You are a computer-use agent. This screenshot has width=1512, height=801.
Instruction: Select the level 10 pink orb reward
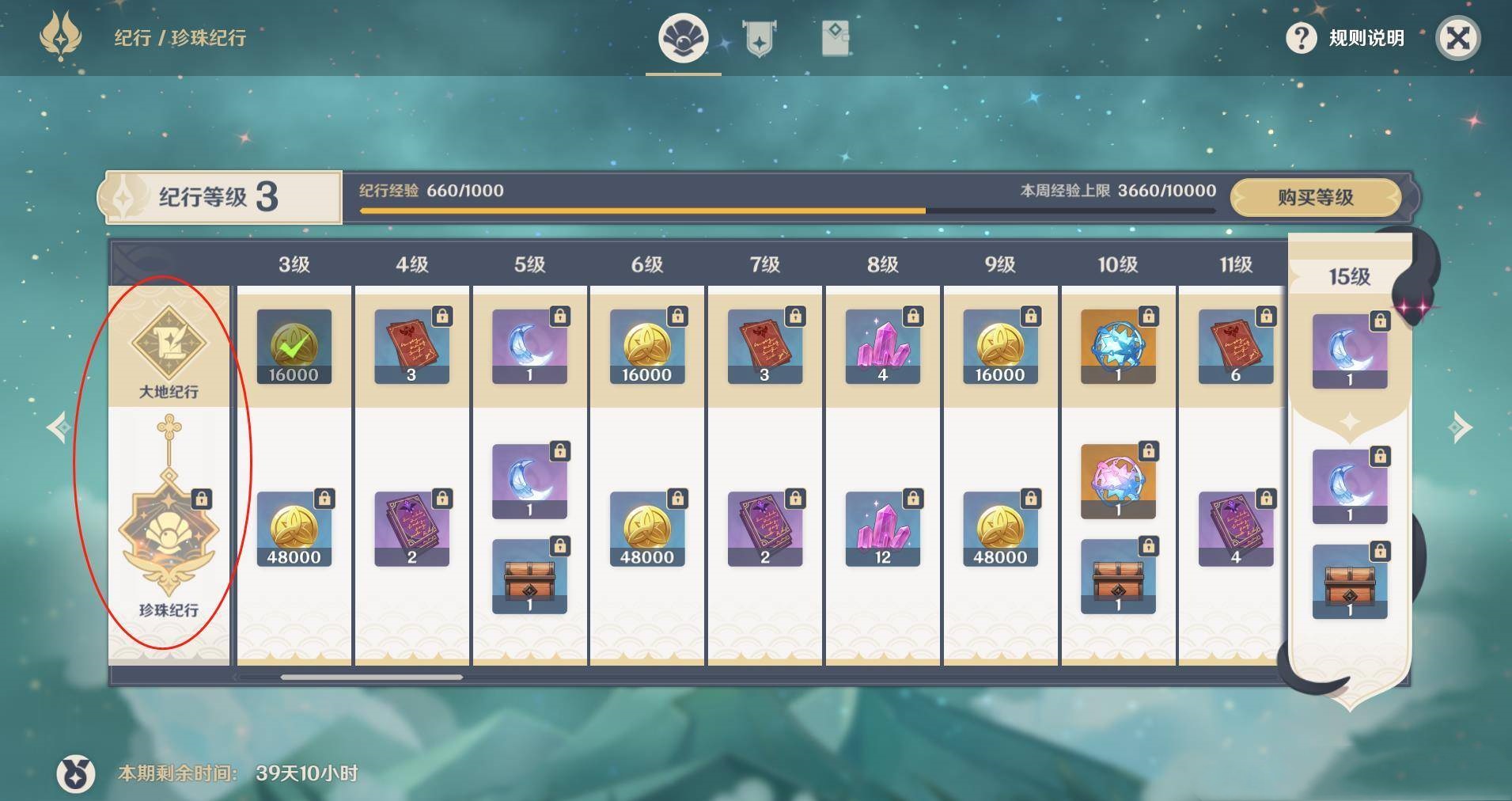click(x=1117, y=481)
